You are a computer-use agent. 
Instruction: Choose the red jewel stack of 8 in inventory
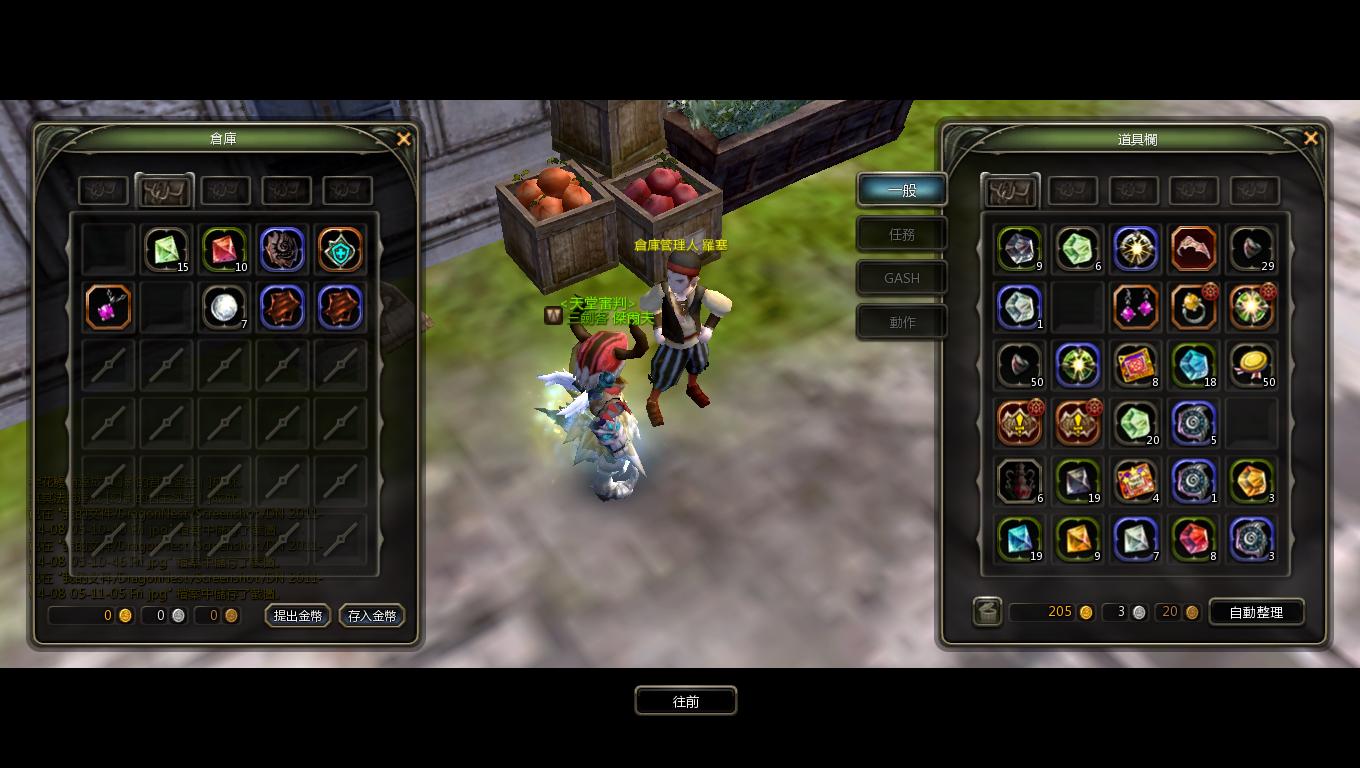[1193, 539]
